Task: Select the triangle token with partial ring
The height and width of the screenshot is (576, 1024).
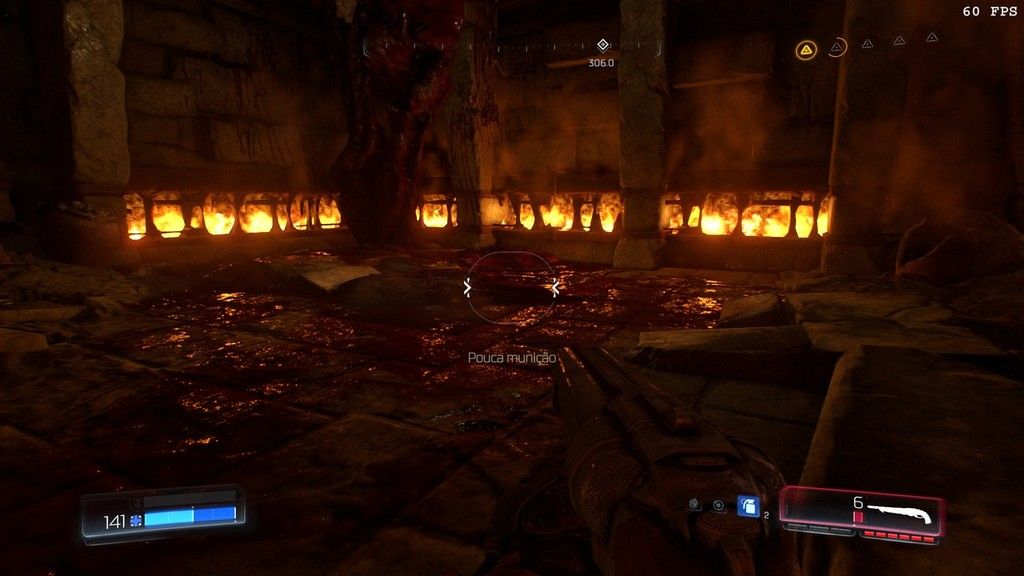Action: [x=837, y=46]
